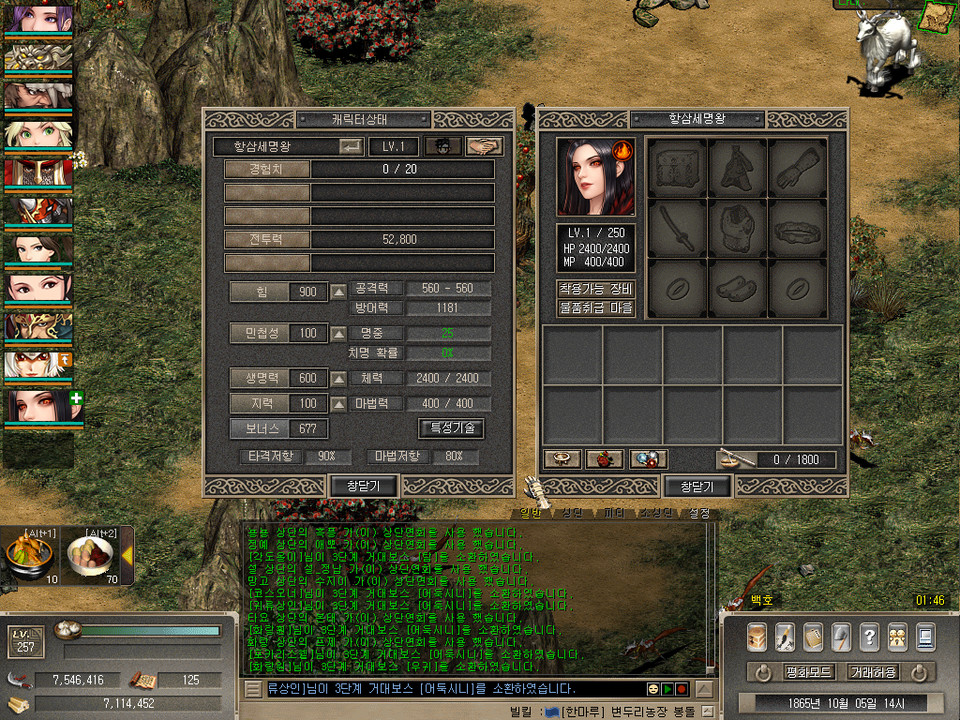The width and height of the screenshot is (960, 720).
Task: Toggle 거래허용 trade permission
Action: pyautogui.click(x=872, y=672)
